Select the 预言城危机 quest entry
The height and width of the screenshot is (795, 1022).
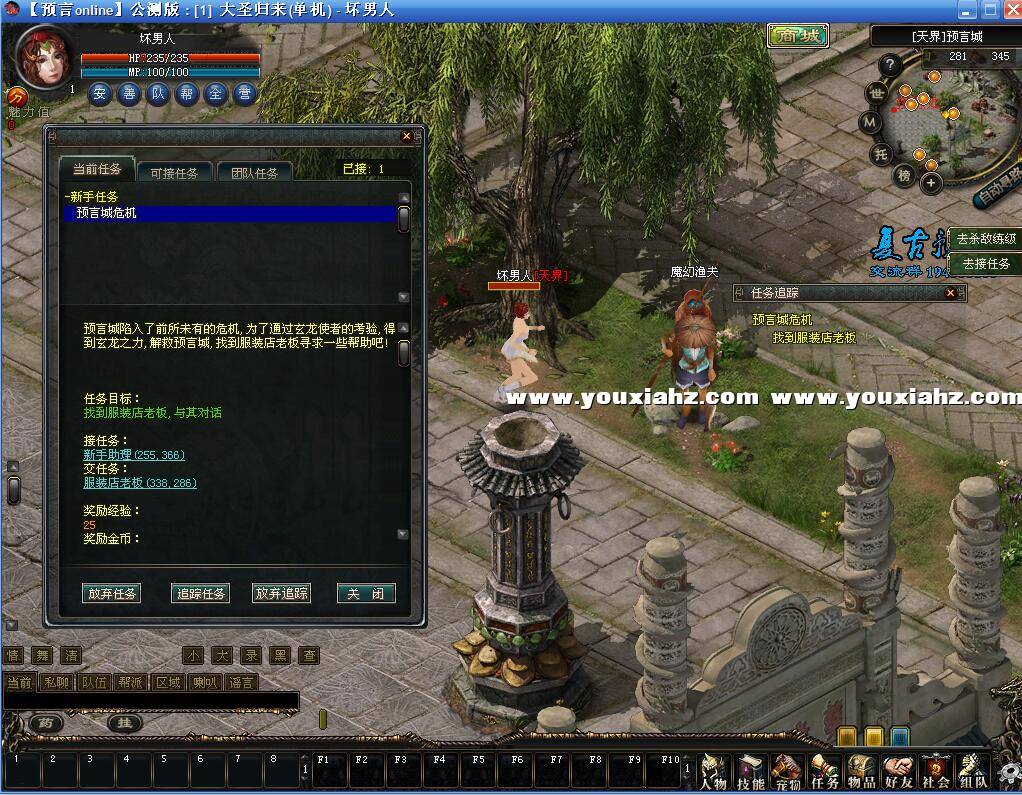pos(230,213)
